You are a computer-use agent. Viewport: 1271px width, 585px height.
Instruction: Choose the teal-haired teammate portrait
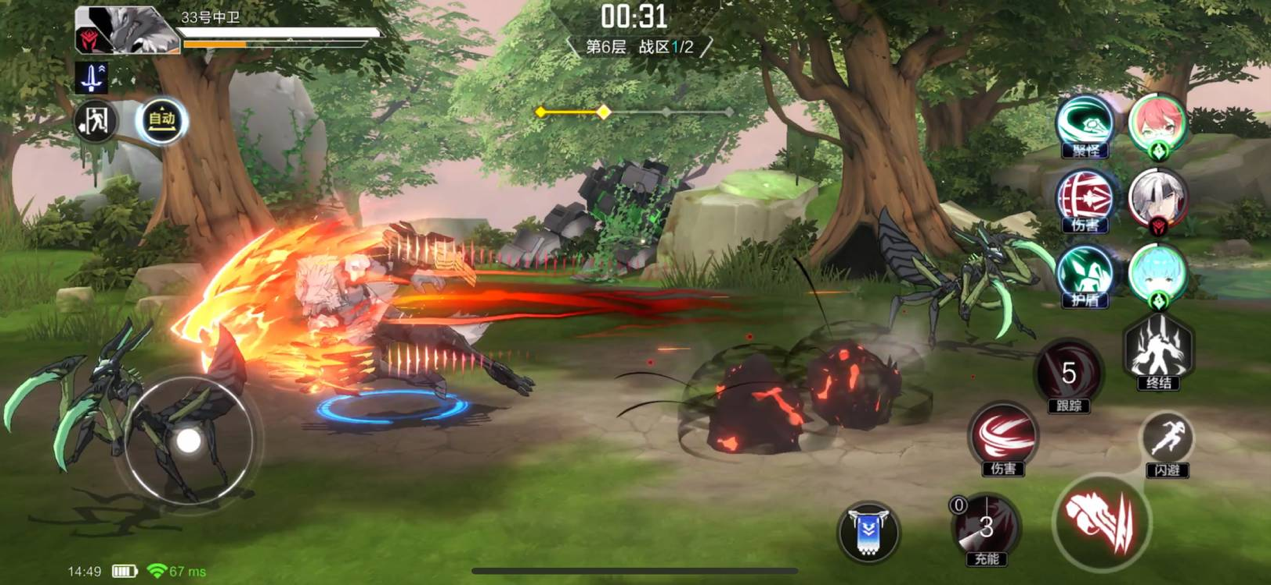tap(1158, 273)
